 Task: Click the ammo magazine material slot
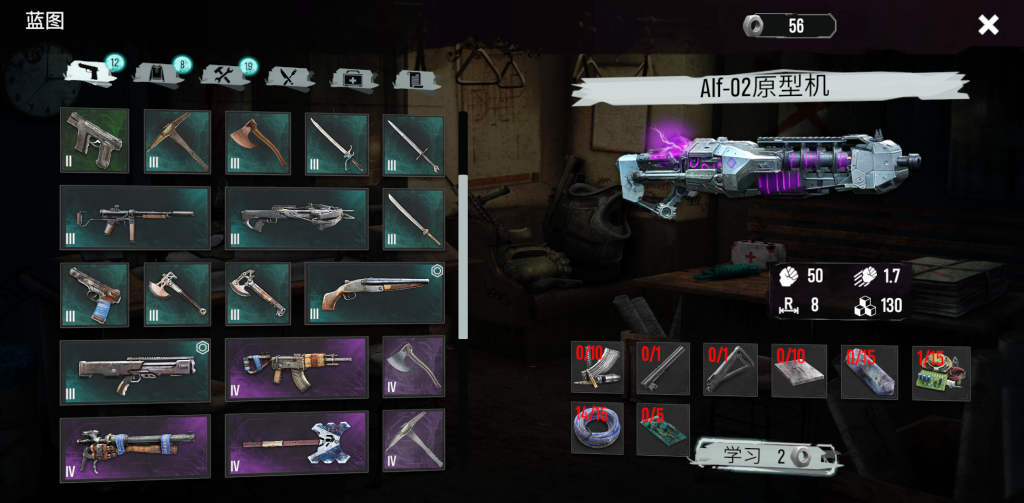point(597,368)
